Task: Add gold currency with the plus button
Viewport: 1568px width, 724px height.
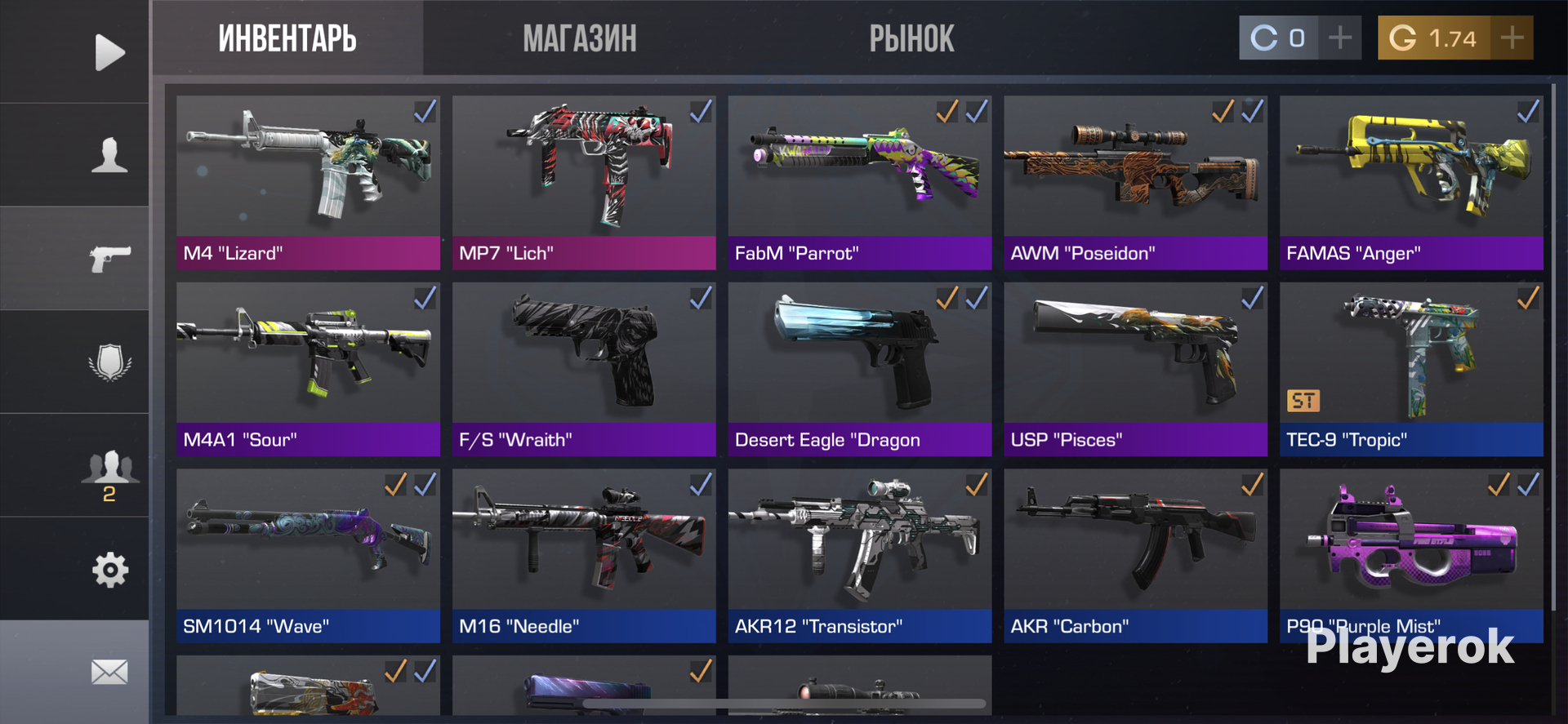Action: (x=1512, y=38)
